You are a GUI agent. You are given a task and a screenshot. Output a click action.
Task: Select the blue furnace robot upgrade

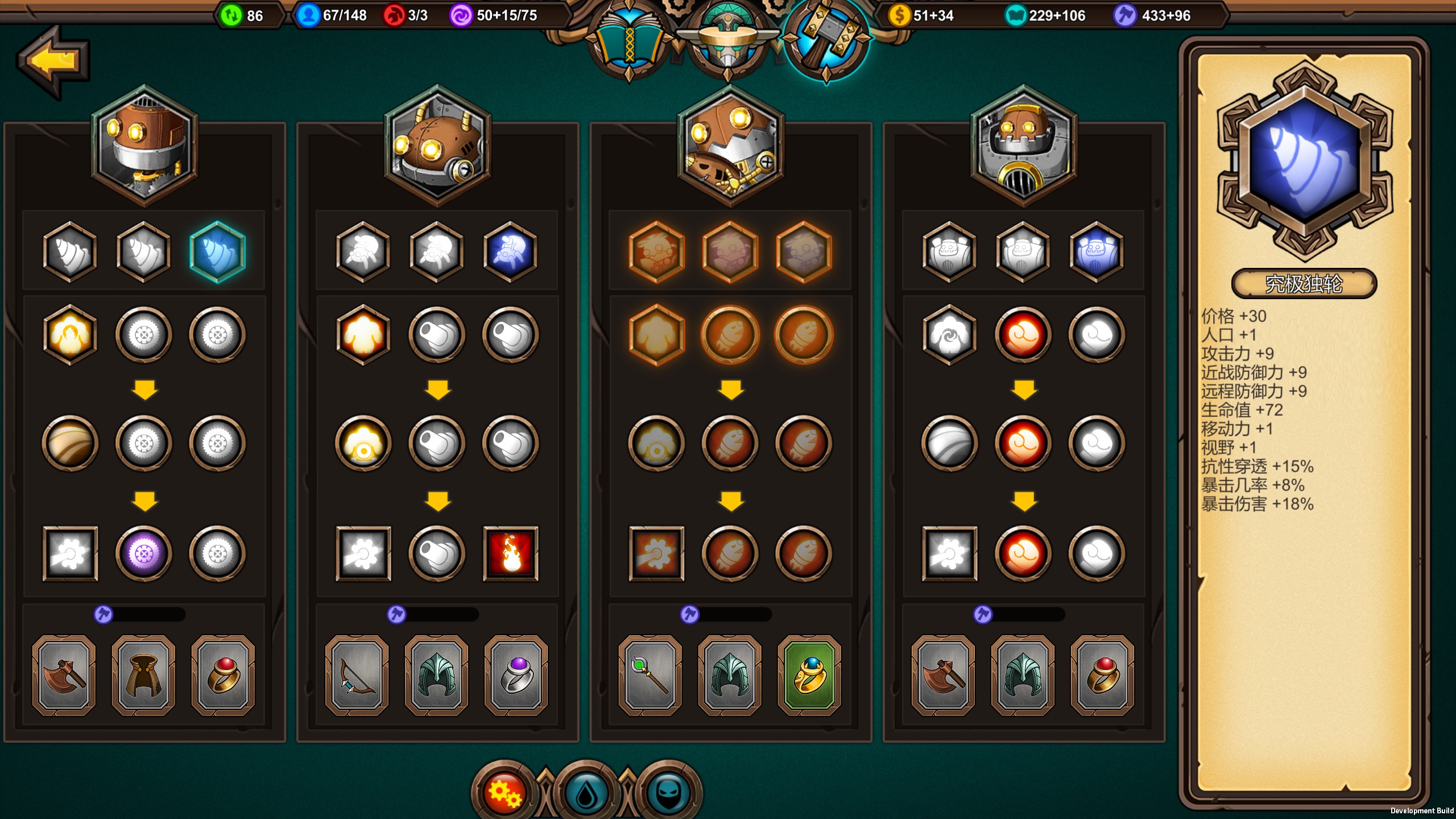click(1096, 252)
